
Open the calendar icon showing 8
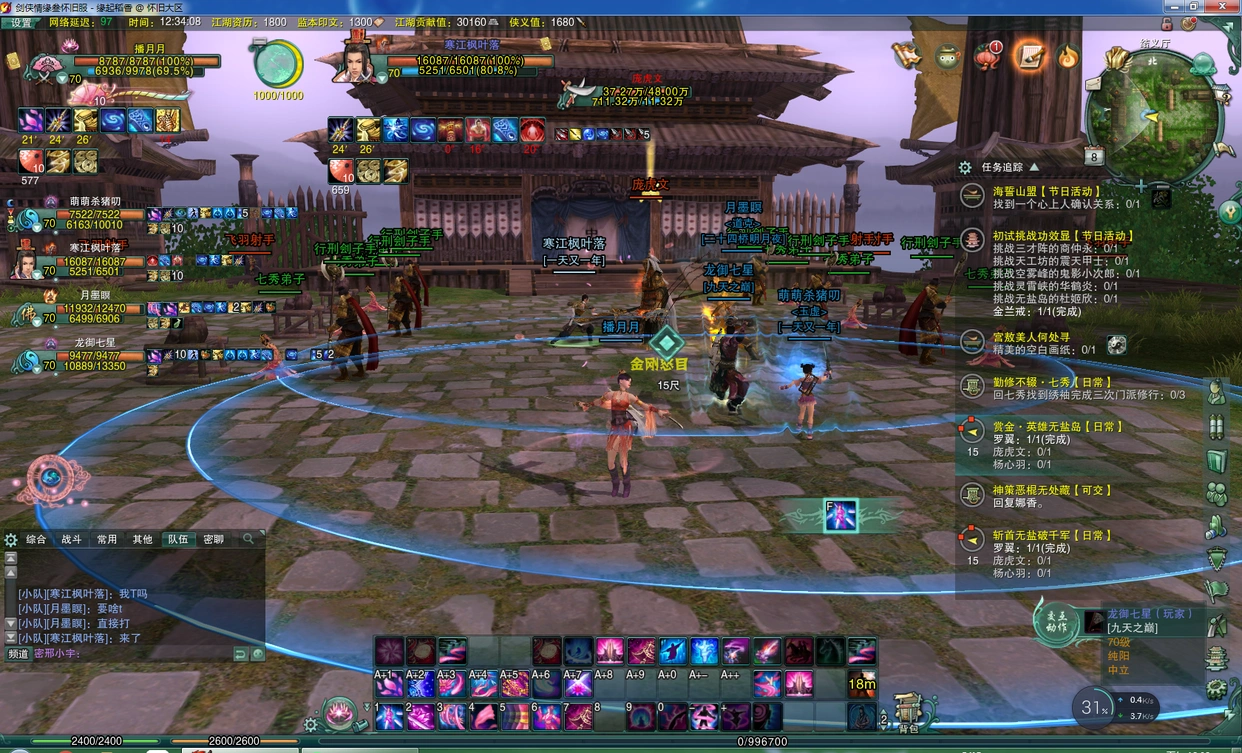coord(1094,157)
